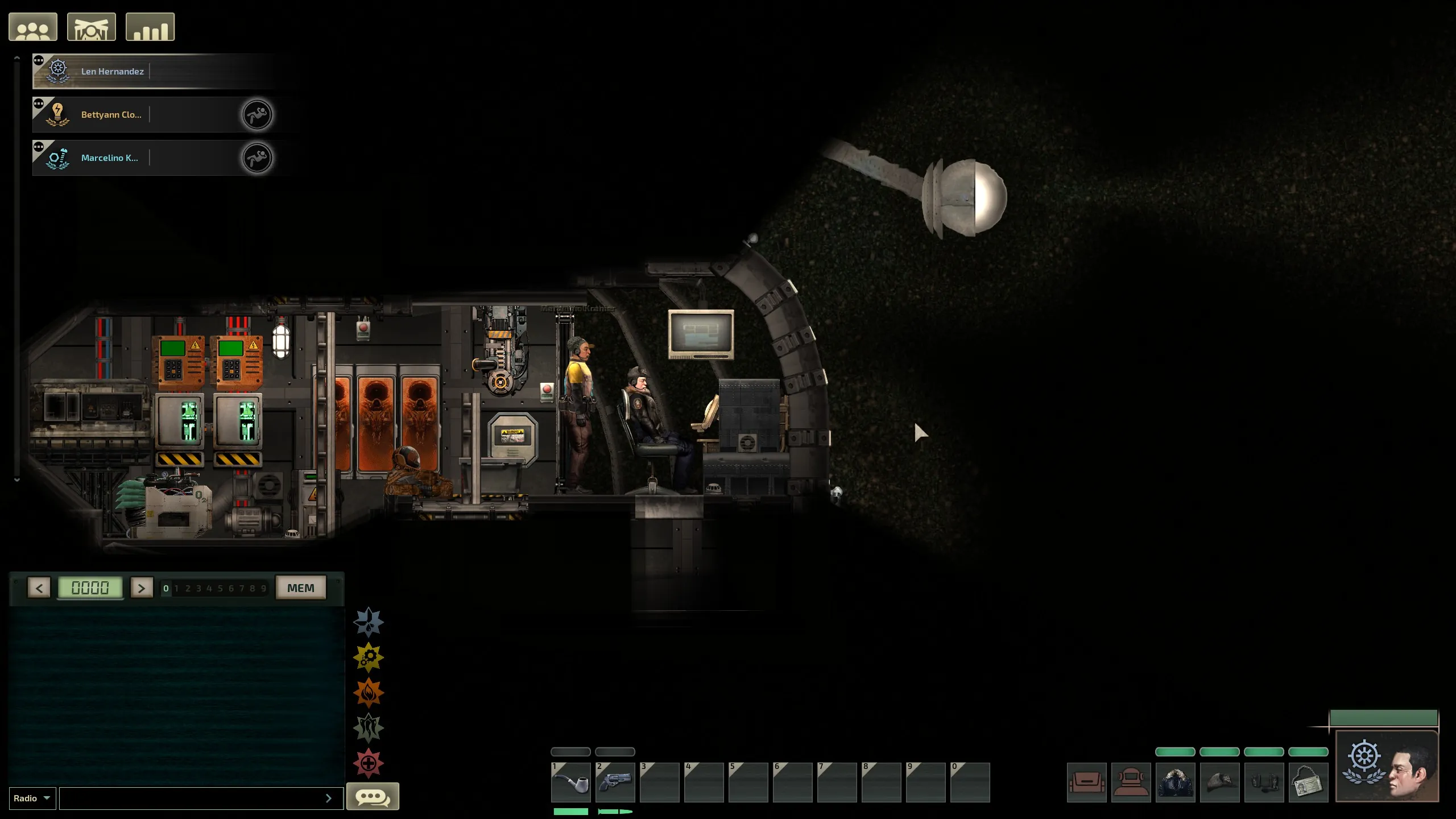This screenshot has height=819, width=1456.
Task: Select the smoking pipe in hotbar slot 1
Action: [570, 783]
